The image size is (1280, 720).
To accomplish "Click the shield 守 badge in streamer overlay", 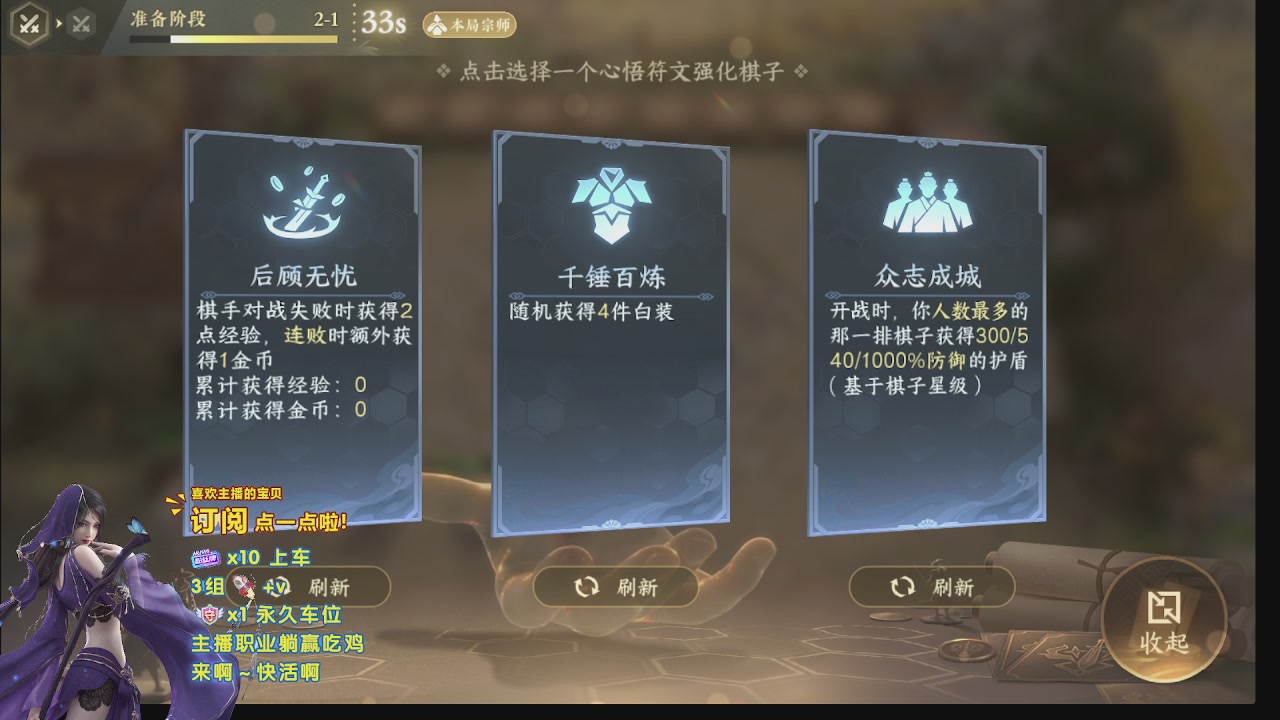I will pos(212,613).
